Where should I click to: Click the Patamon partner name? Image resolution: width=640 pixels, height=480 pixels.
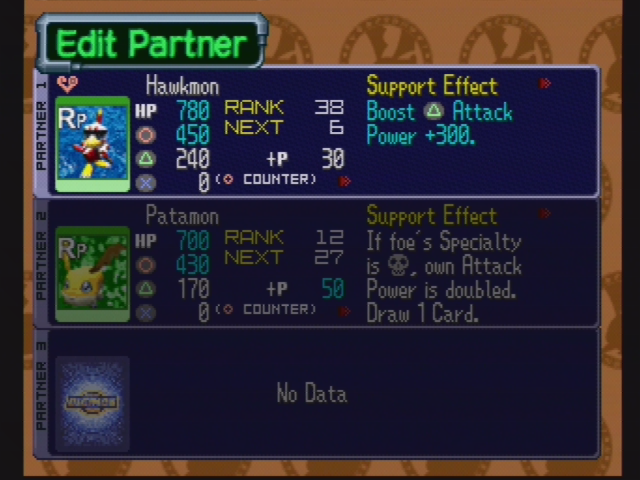181,216
